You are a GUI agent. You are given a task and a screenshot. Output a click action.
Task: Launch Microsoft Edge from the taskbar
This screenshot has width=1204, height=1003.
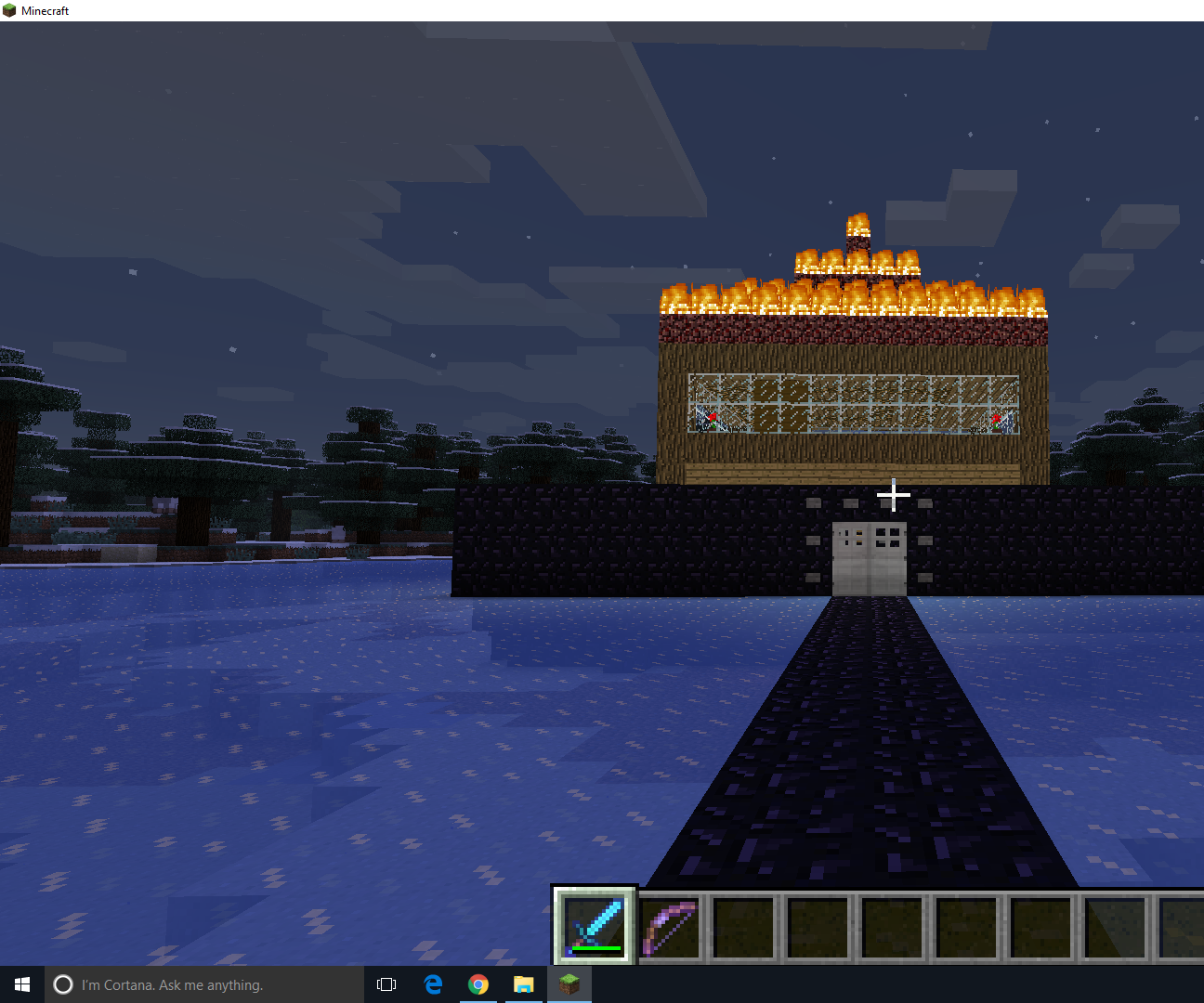tap(432, 984)
